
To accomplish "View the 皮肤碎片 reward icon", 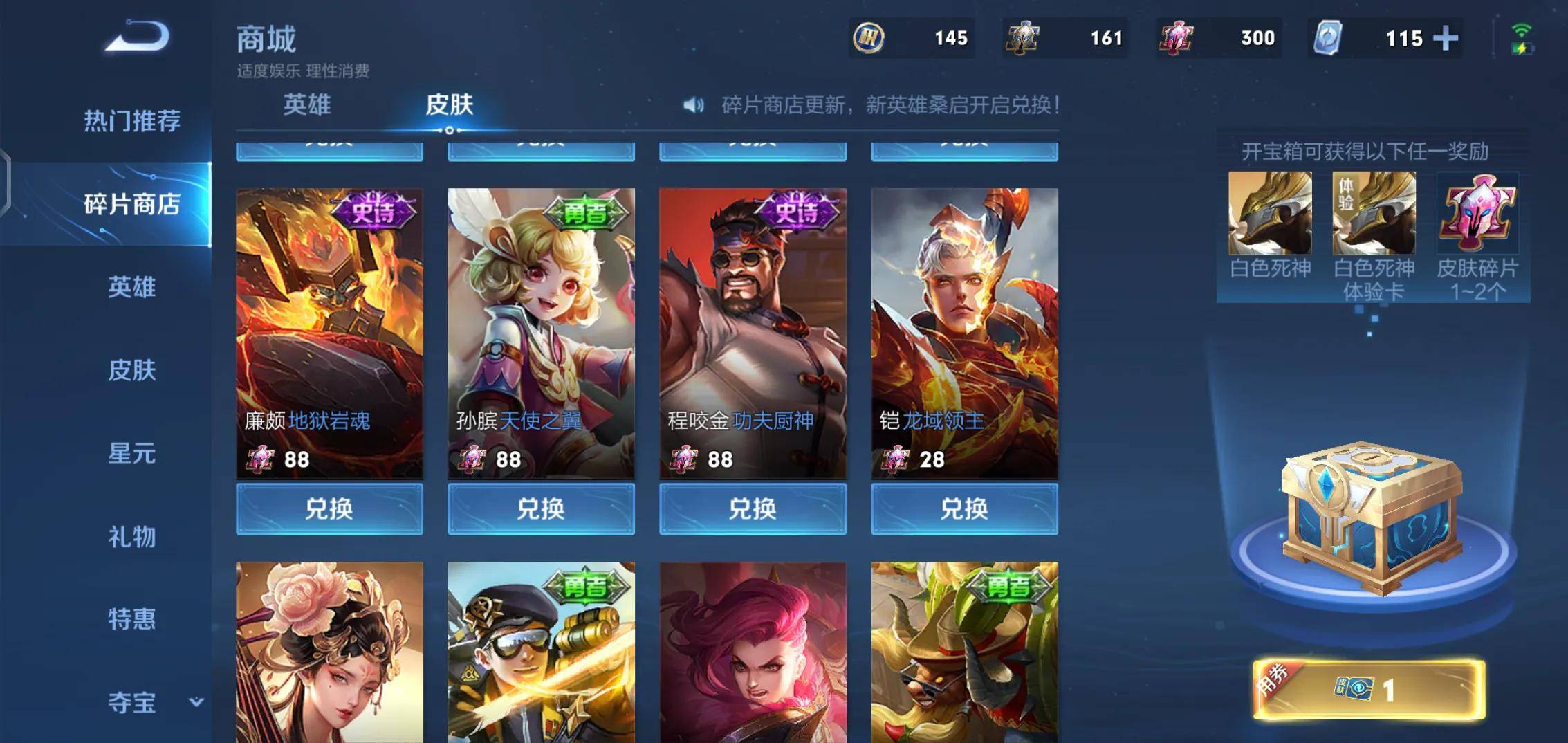I will tap(1477, 213).
